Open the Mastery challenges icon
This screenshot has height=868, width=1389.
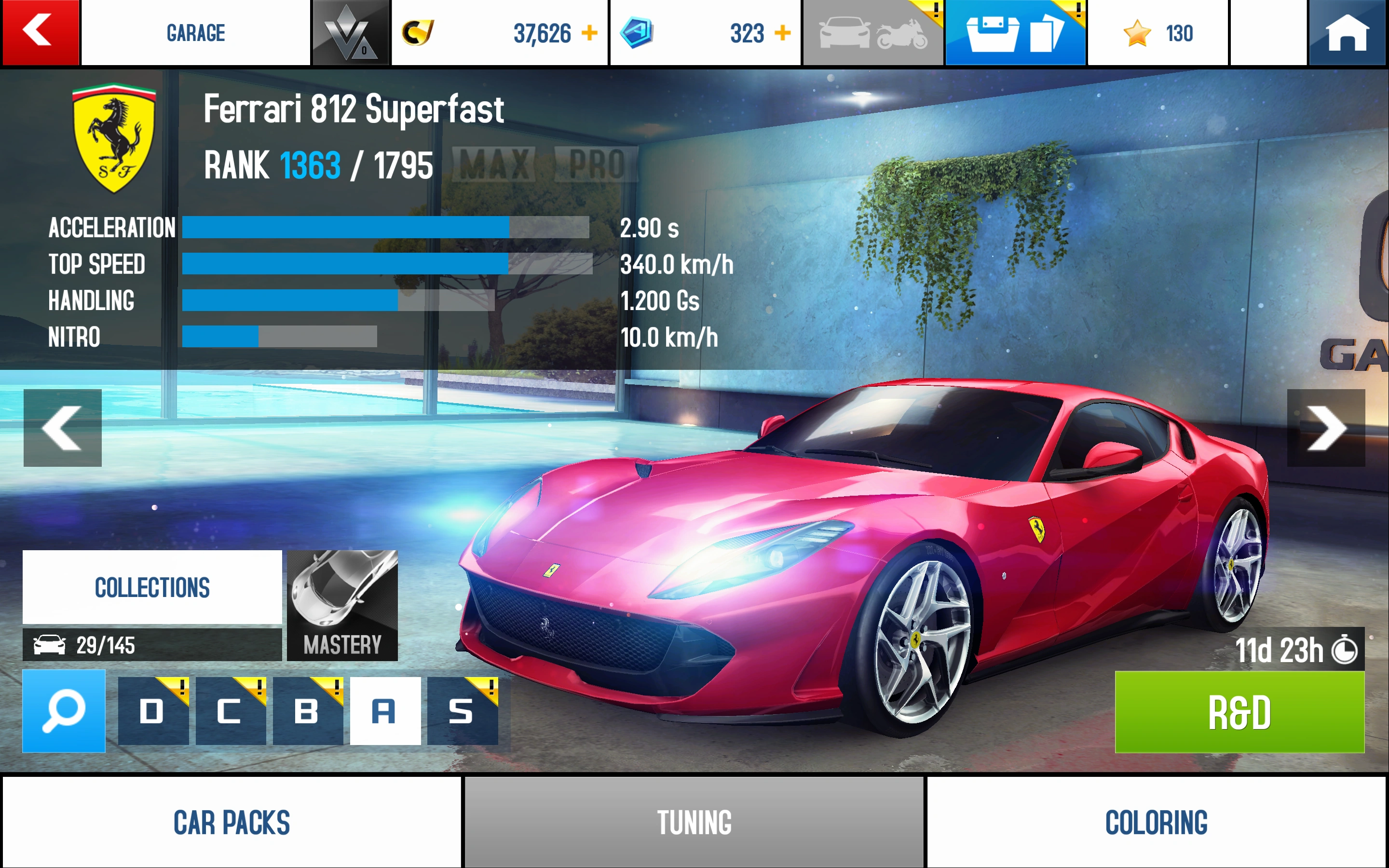coord(342,603)
